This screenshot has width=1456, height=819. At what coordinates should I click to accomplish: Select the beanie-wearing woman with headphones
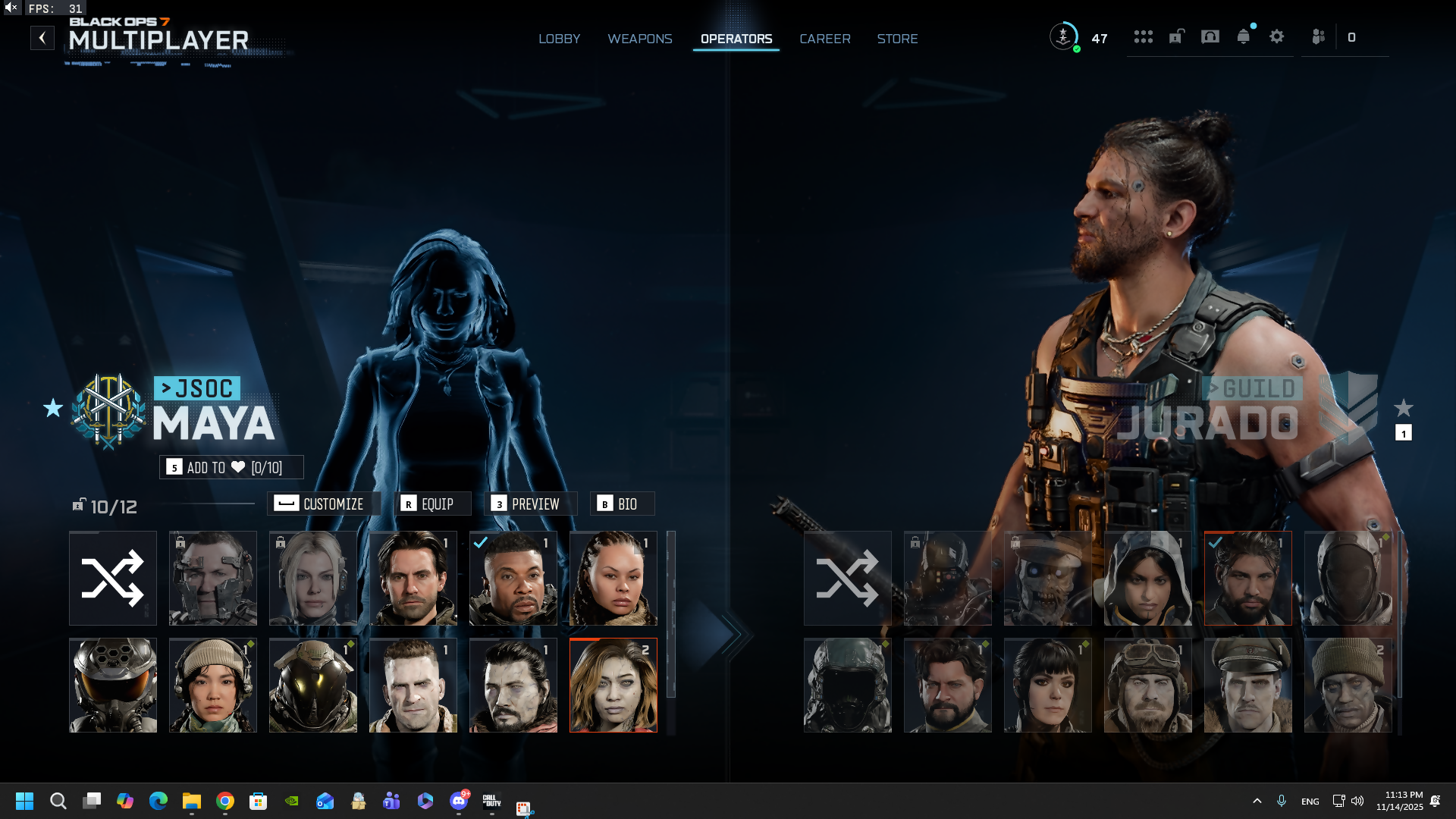coord(213,685)
